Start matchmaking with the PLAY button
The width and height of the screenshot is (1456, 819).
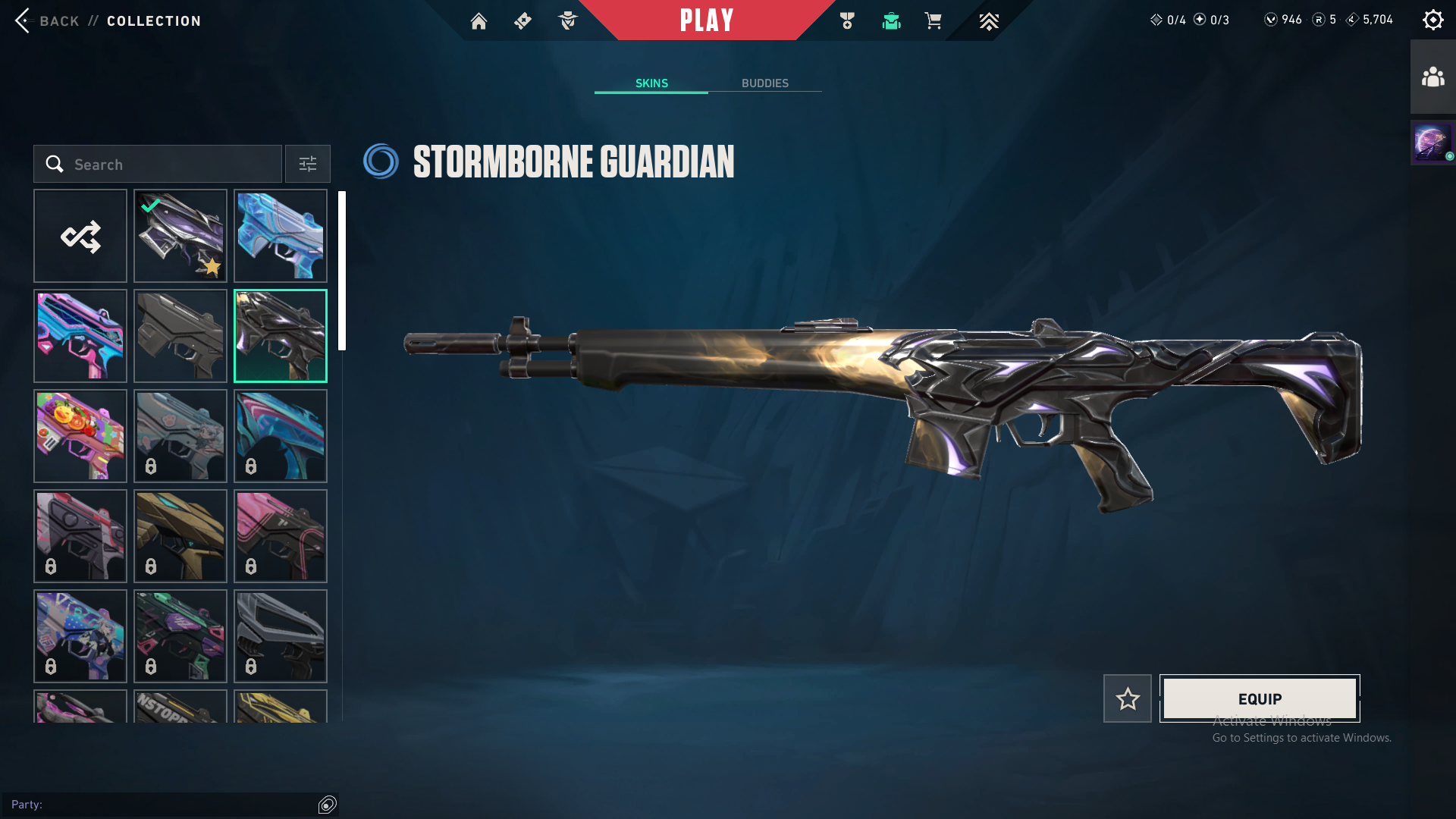[706, 20]
